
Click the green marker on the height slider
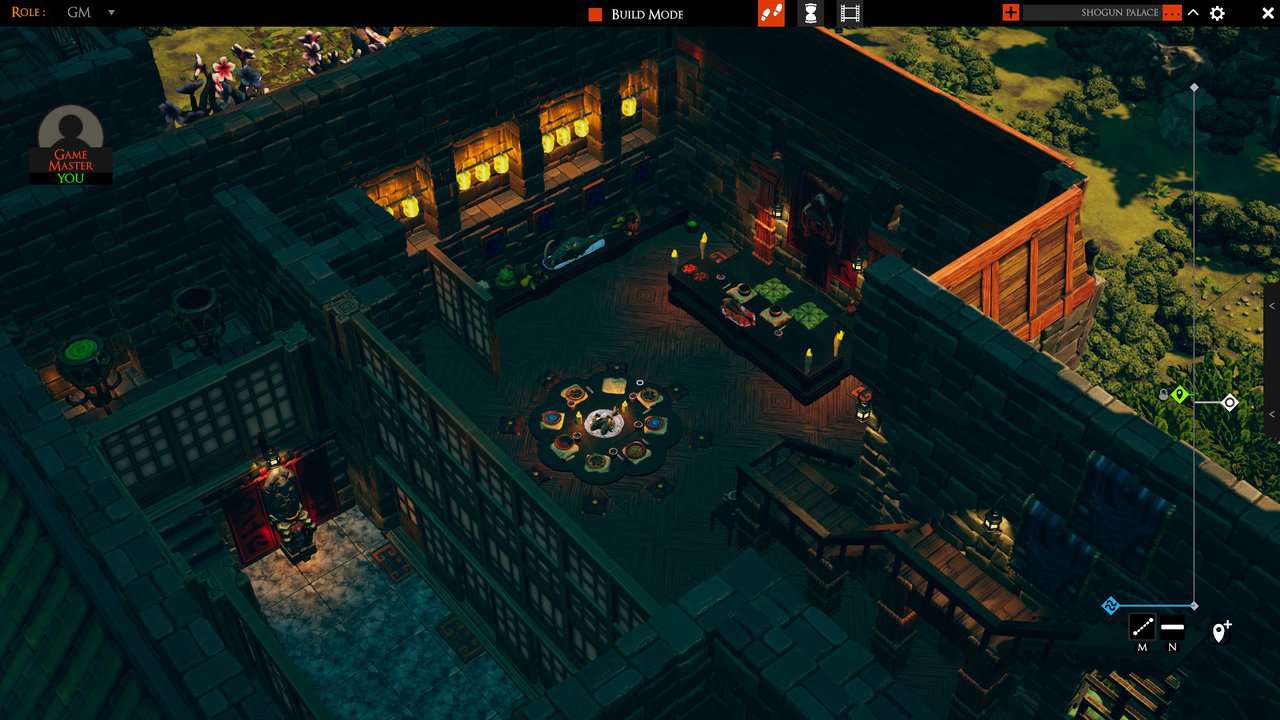coord(1180,394)
